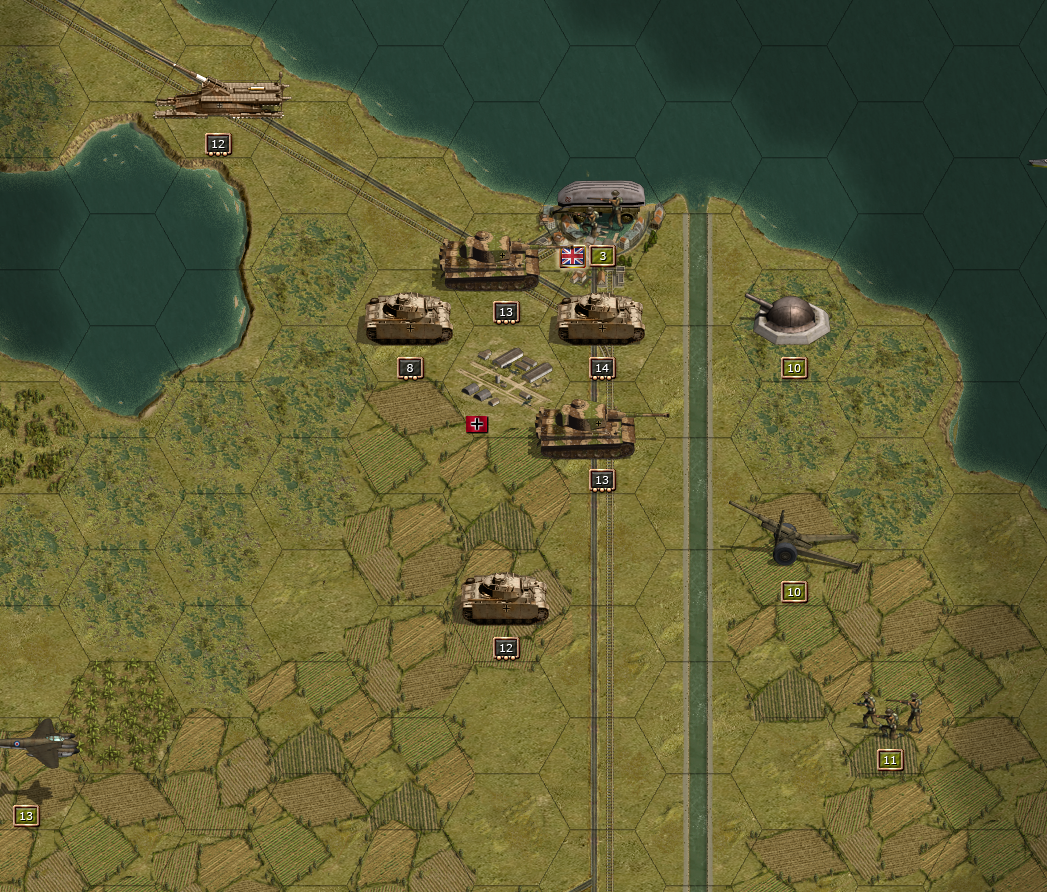Select the domed coastal bunker unit

(x=792, y=320)
